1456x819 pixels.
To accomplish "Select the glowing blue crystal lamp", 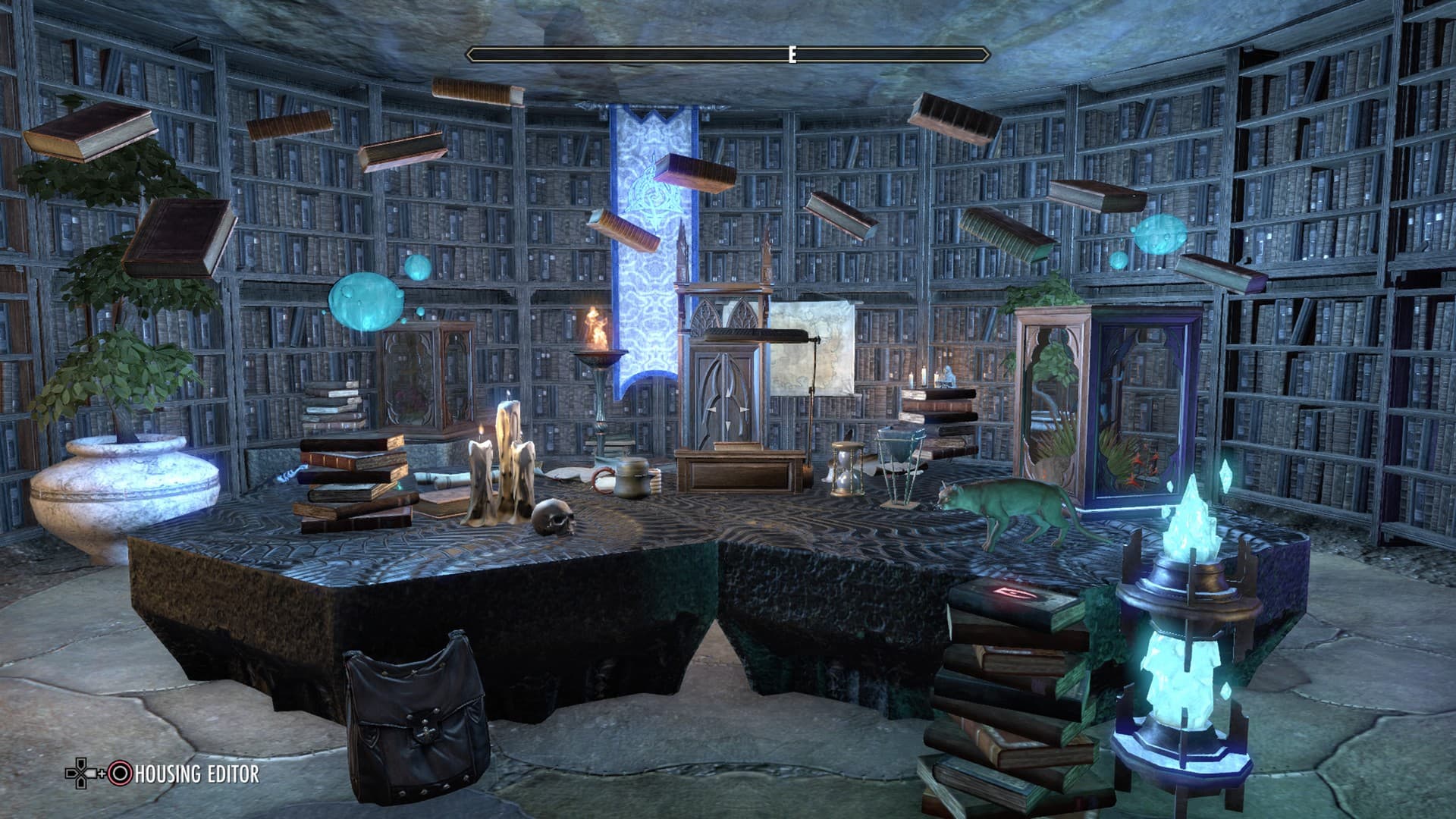I will click(1191, 622).
